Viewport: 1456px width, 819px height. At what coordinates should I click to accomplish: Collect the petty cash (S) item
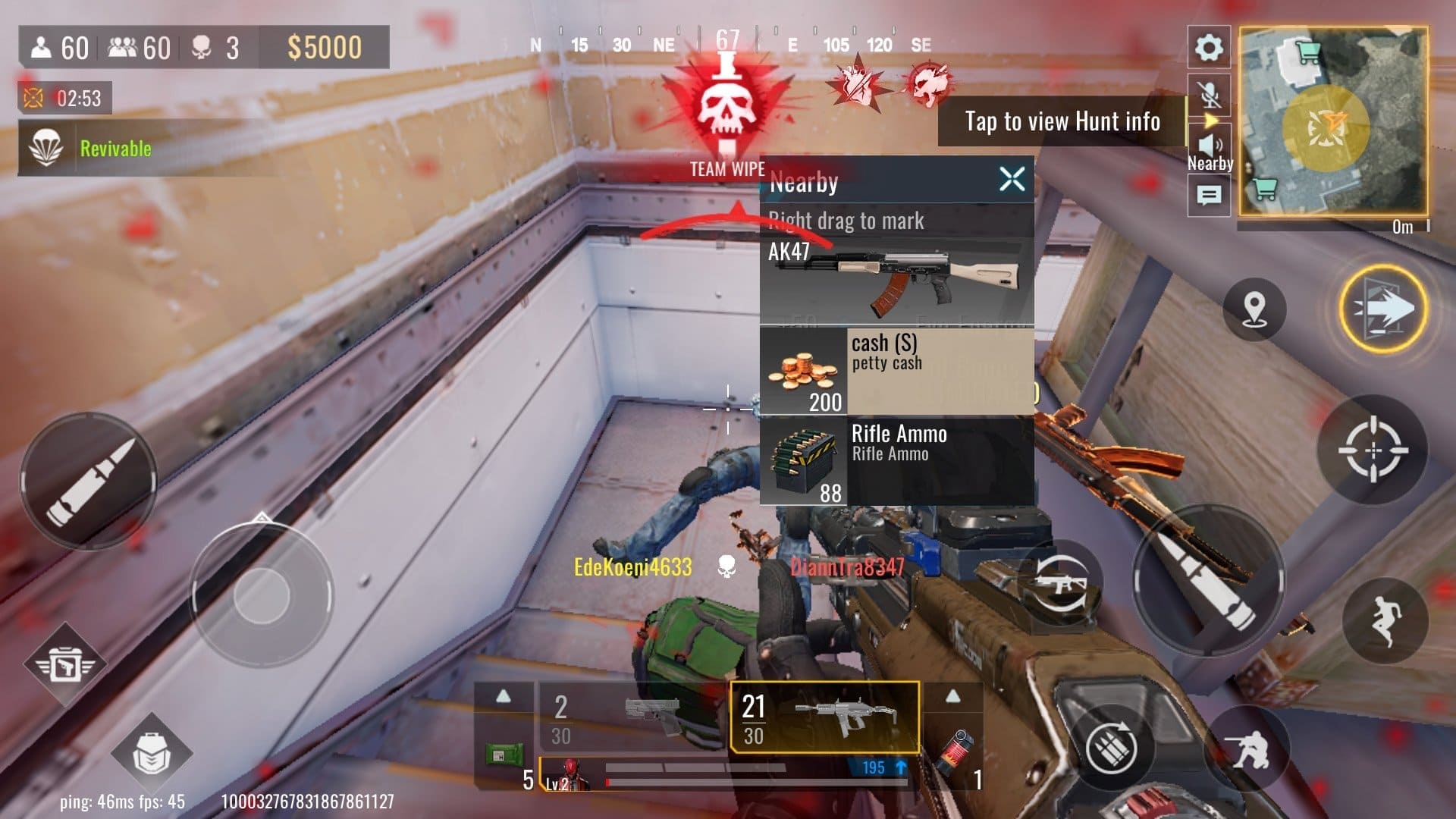(896, 371)
